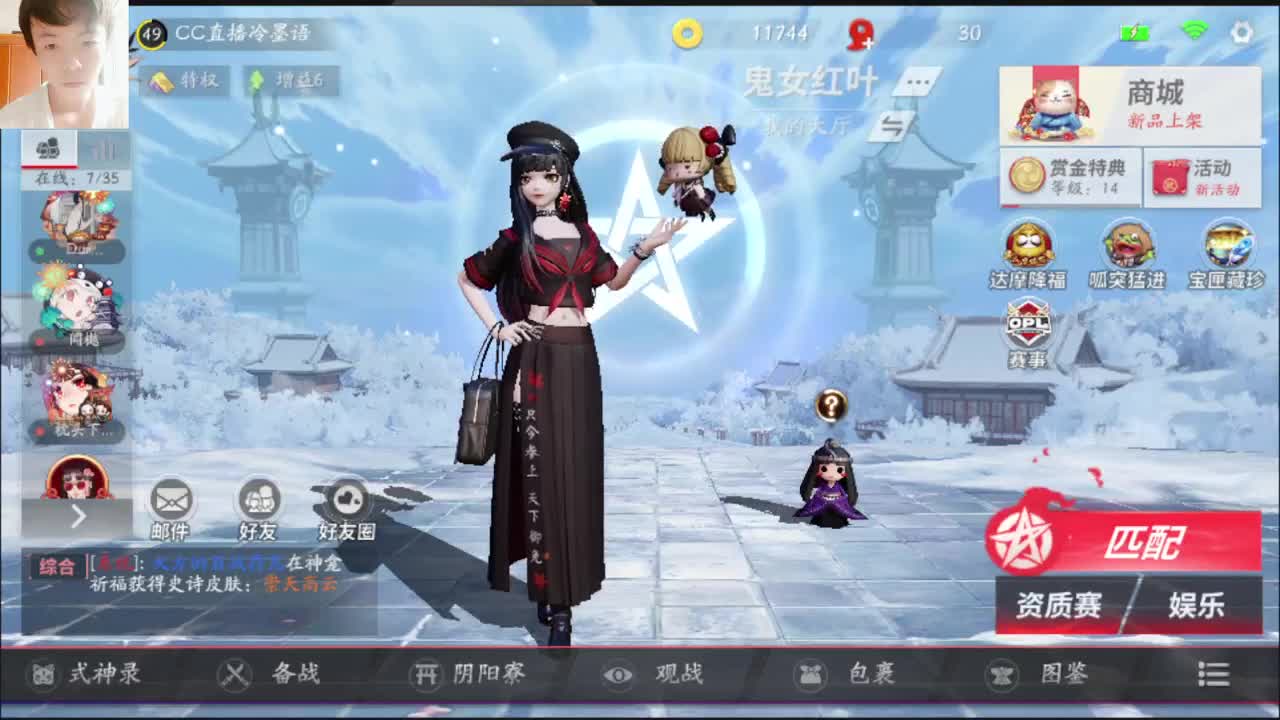Switch friends panel to the ranking tab

(x=103, y=150)
